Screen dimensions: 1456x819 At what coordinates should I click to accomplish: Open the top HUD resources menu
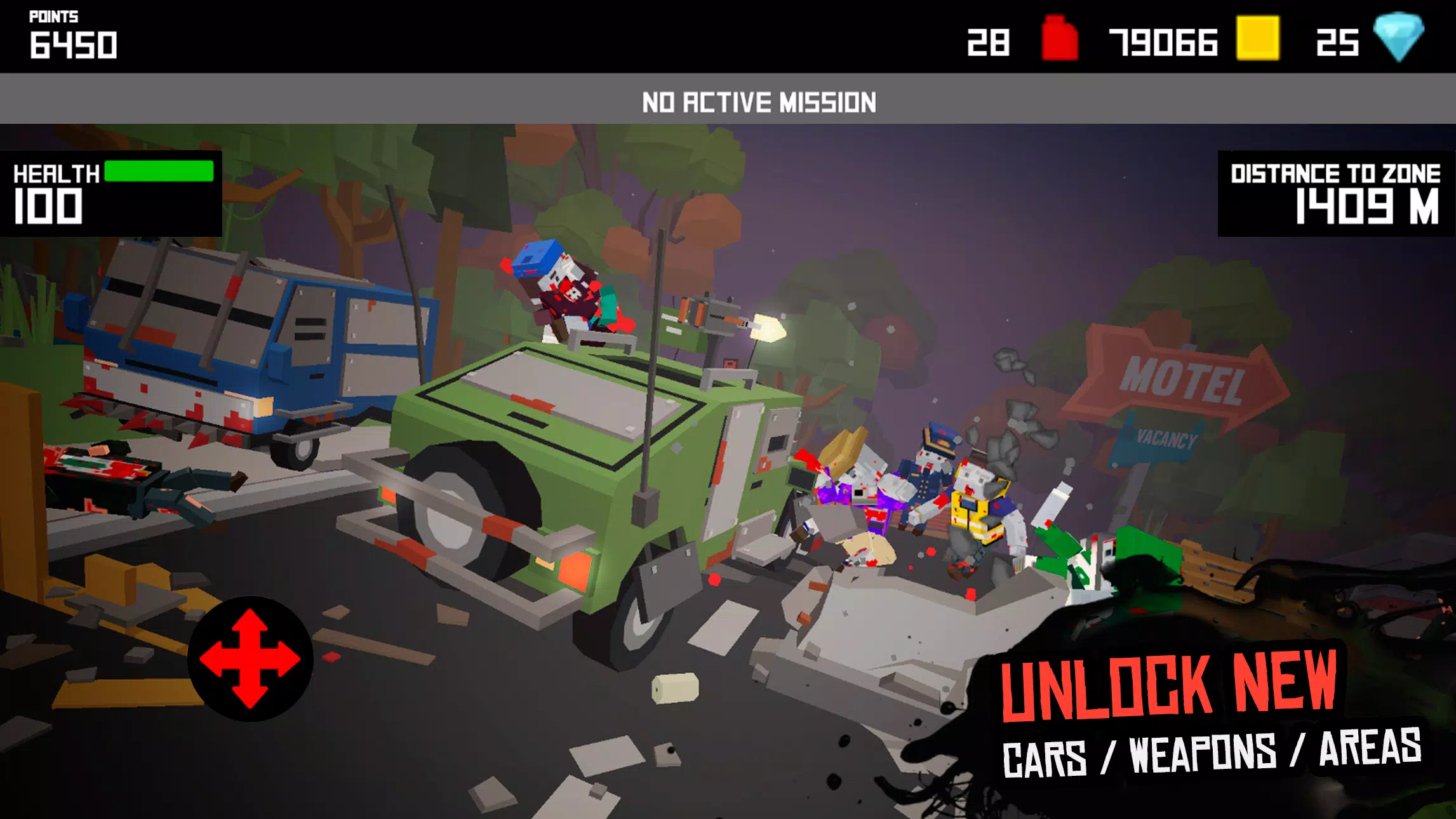click(1194, 38)
